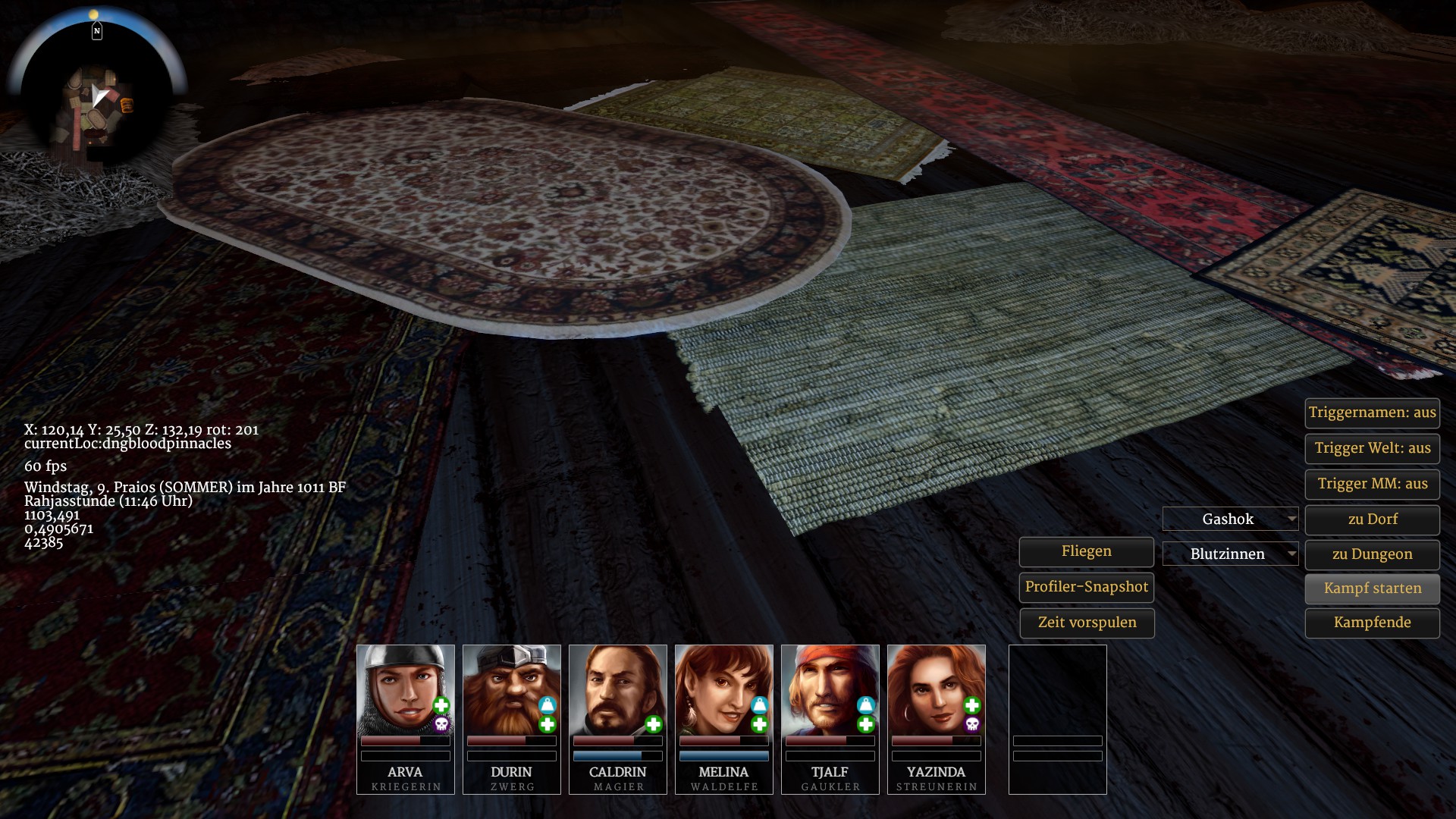Start combat with Kampf starten
Viewport: 1456px width, 819px height.
pos(1372,588)
